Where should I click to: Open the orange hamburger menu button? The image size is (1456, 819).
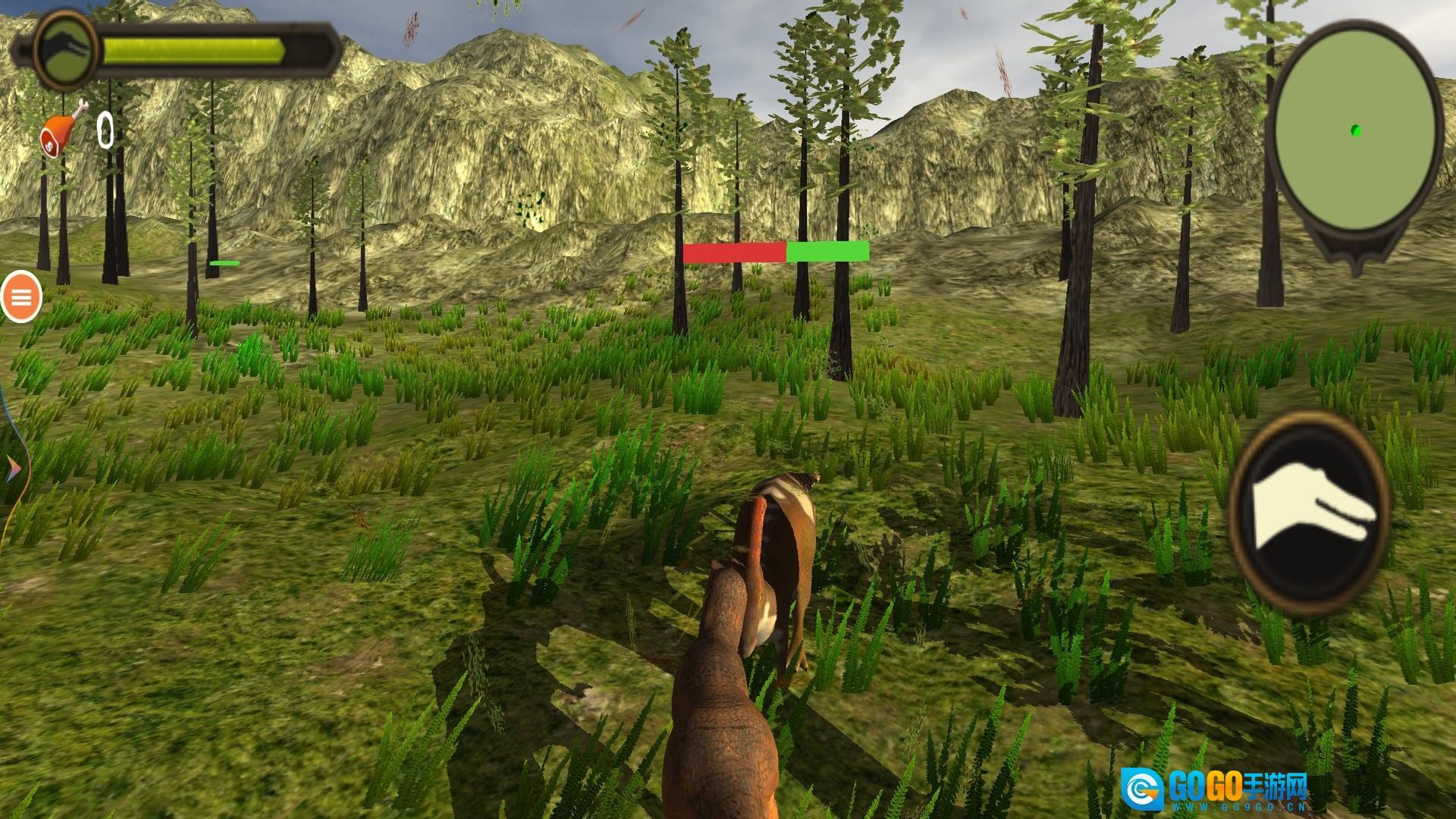21,297
